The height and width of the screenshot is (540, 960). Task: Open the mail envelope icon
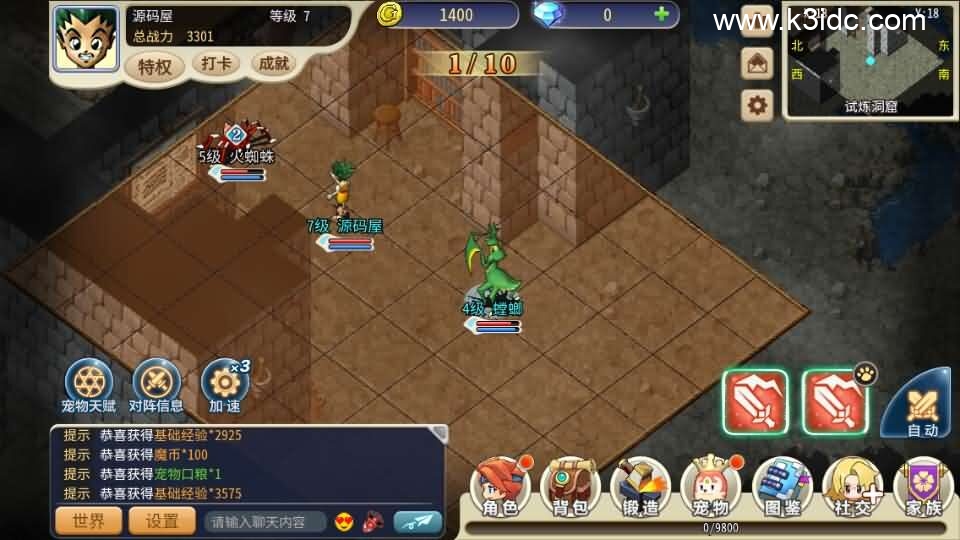click(757, 64)
